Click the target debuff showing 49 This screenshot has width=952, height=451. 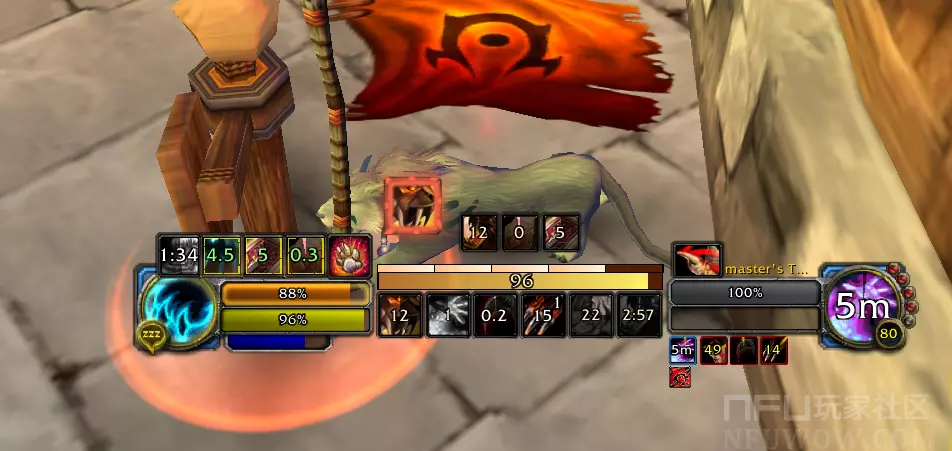click(713, 350)
